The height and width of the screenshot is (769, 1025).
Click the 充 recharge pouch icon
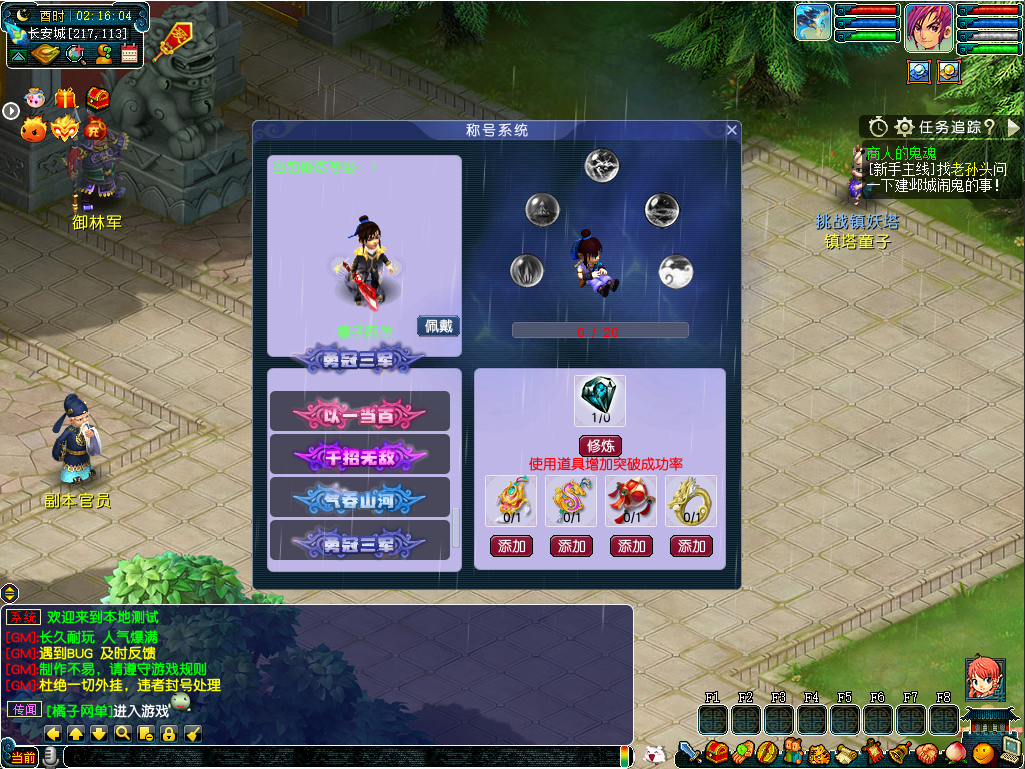(96, 128)
